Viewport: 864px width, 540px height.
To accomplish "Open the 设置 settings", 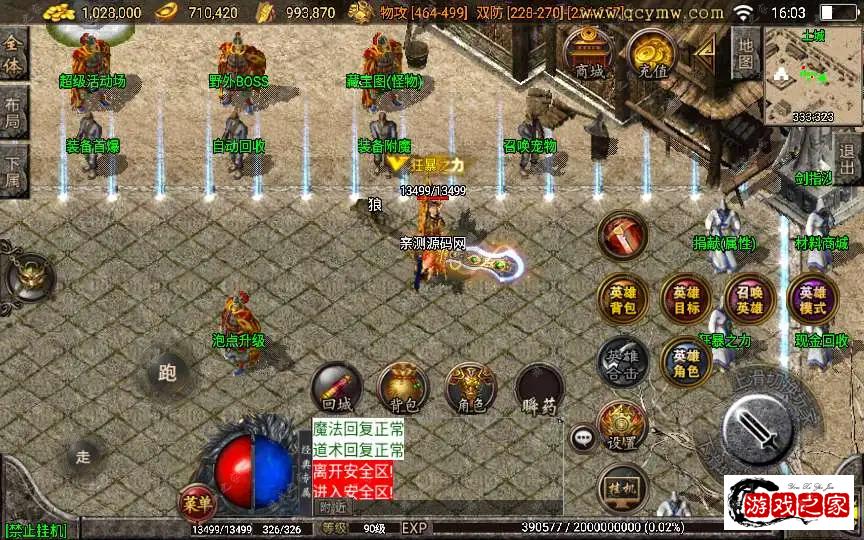I will pyautogui.click(x=622, y=425).
